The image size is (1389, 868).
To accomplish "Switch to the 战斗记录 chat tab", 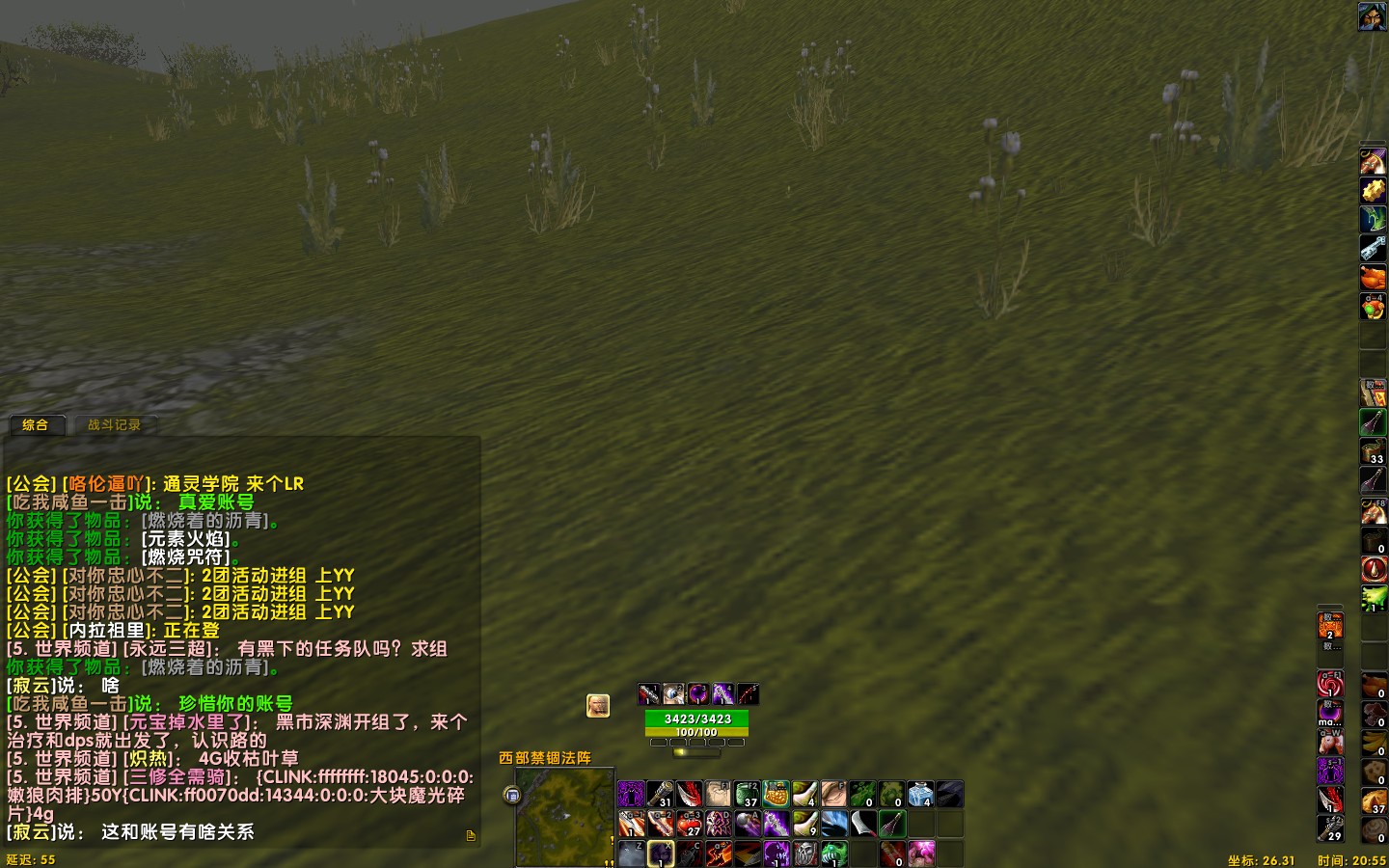I will click(x=113, y=426).
